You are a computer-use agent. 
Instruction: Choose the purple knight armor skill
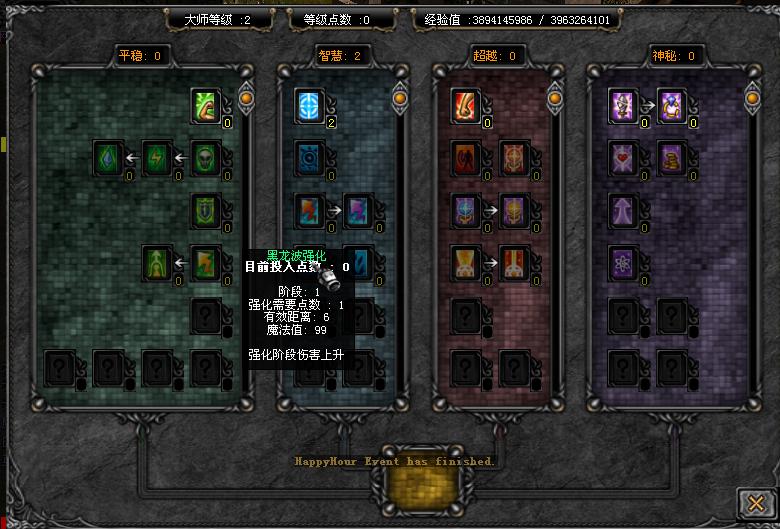[623, 105]
